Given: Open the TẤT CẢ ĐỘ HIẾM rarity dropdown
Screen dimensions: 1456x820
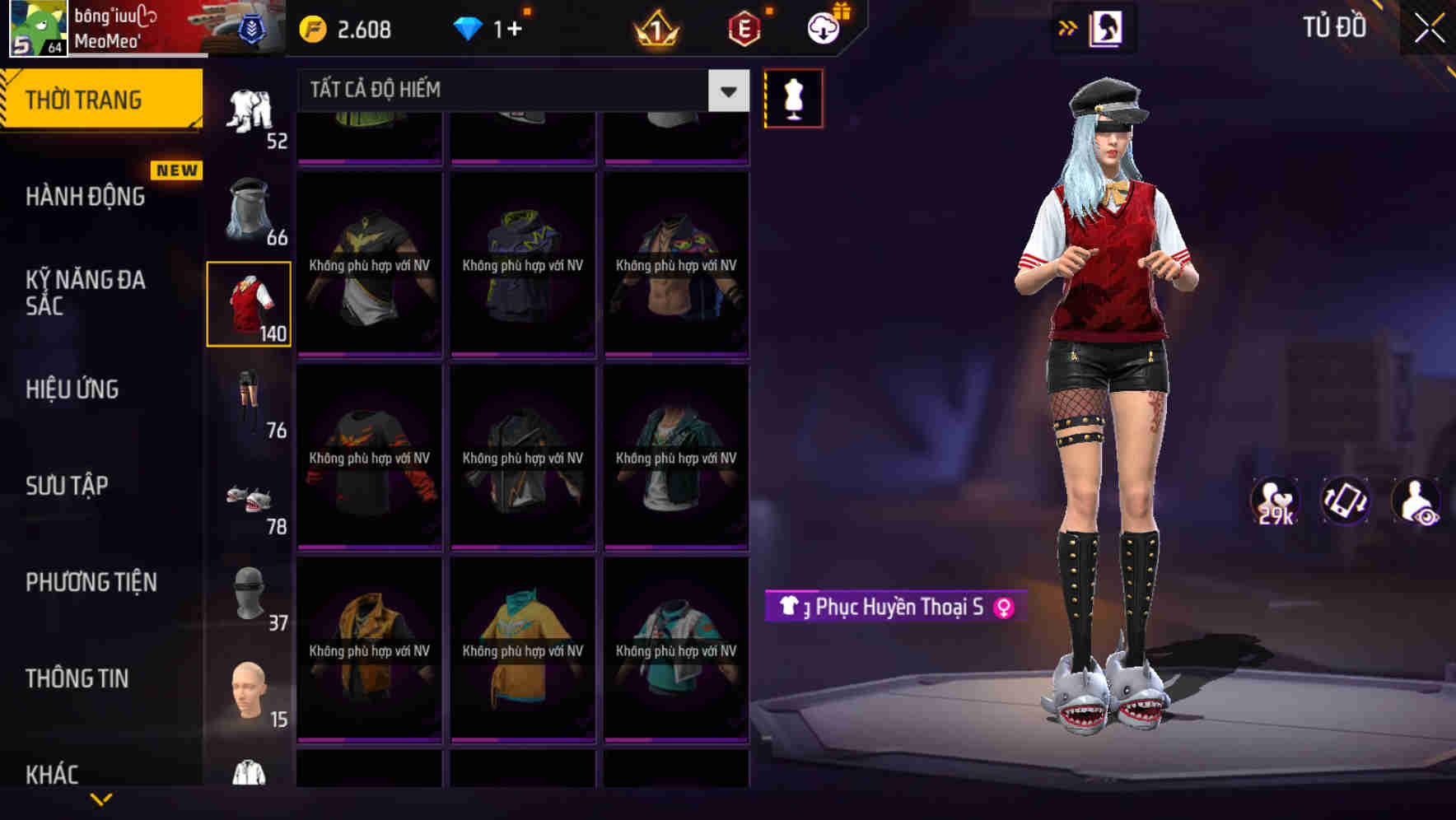Looking at the screenshot, I should pos(511,91).
